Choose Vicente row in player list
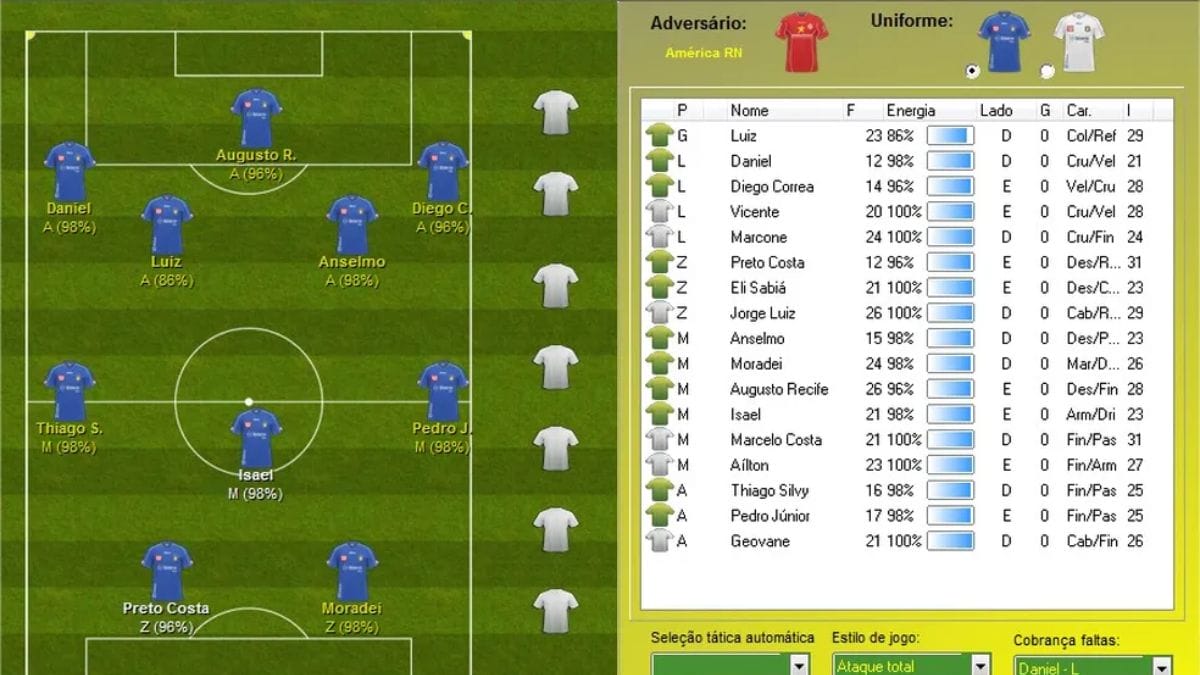 coord(754,212)
